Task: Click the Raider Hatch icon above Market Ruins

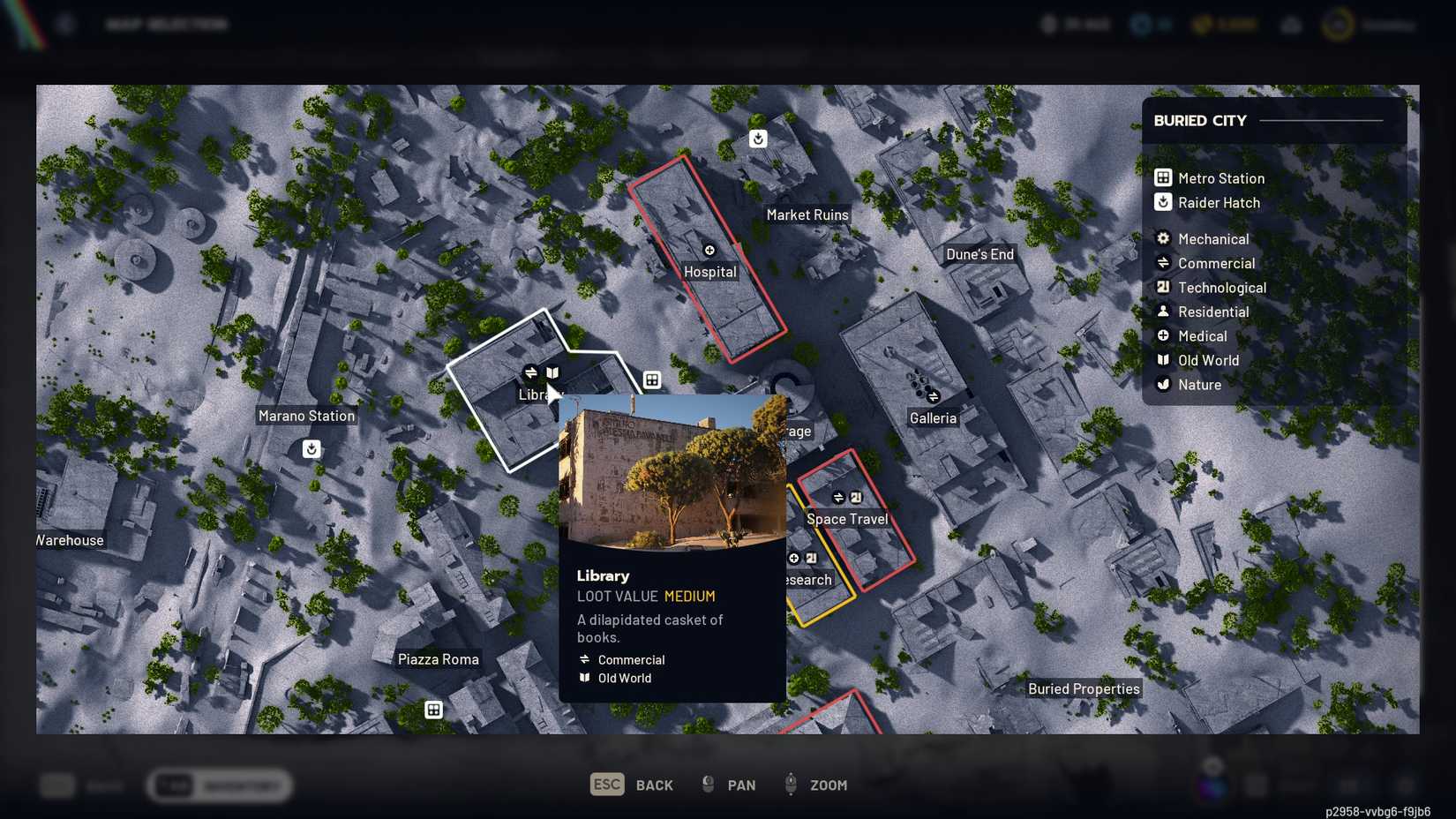Action: [x=757, y=138]
